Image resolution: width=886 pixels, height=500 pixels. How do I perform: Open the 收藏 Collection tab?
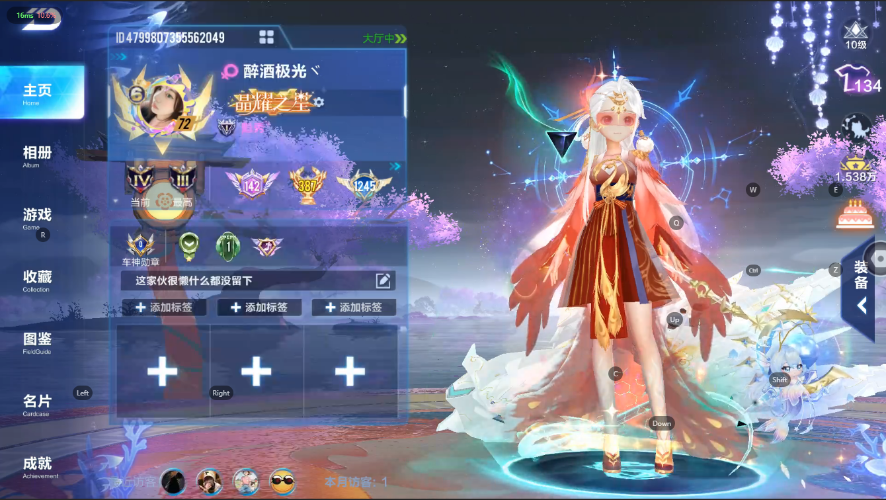(38, 279)
